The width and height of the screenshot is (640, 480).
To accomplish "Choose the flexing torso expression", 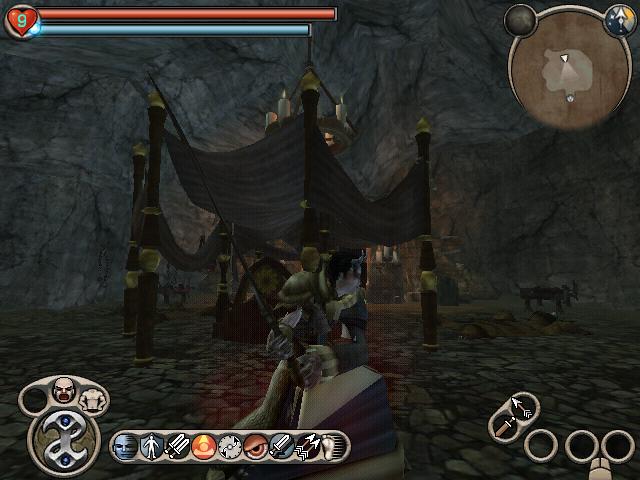I will (x=93, y=399).
